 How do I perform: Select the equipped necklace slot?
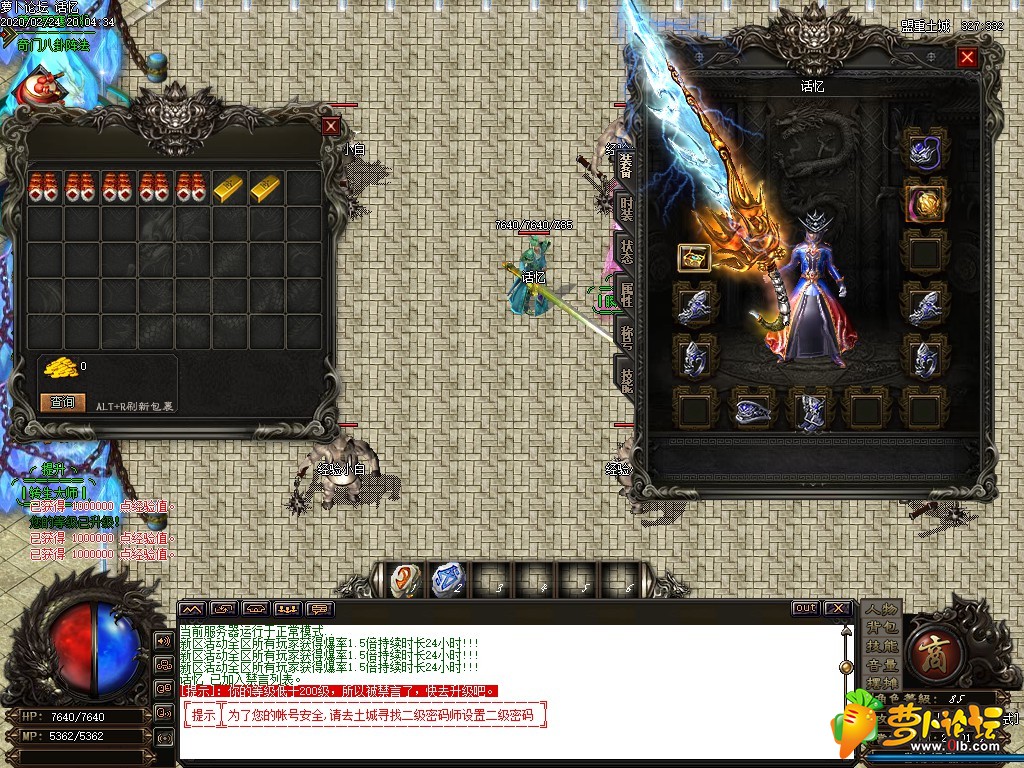point(923,152)
